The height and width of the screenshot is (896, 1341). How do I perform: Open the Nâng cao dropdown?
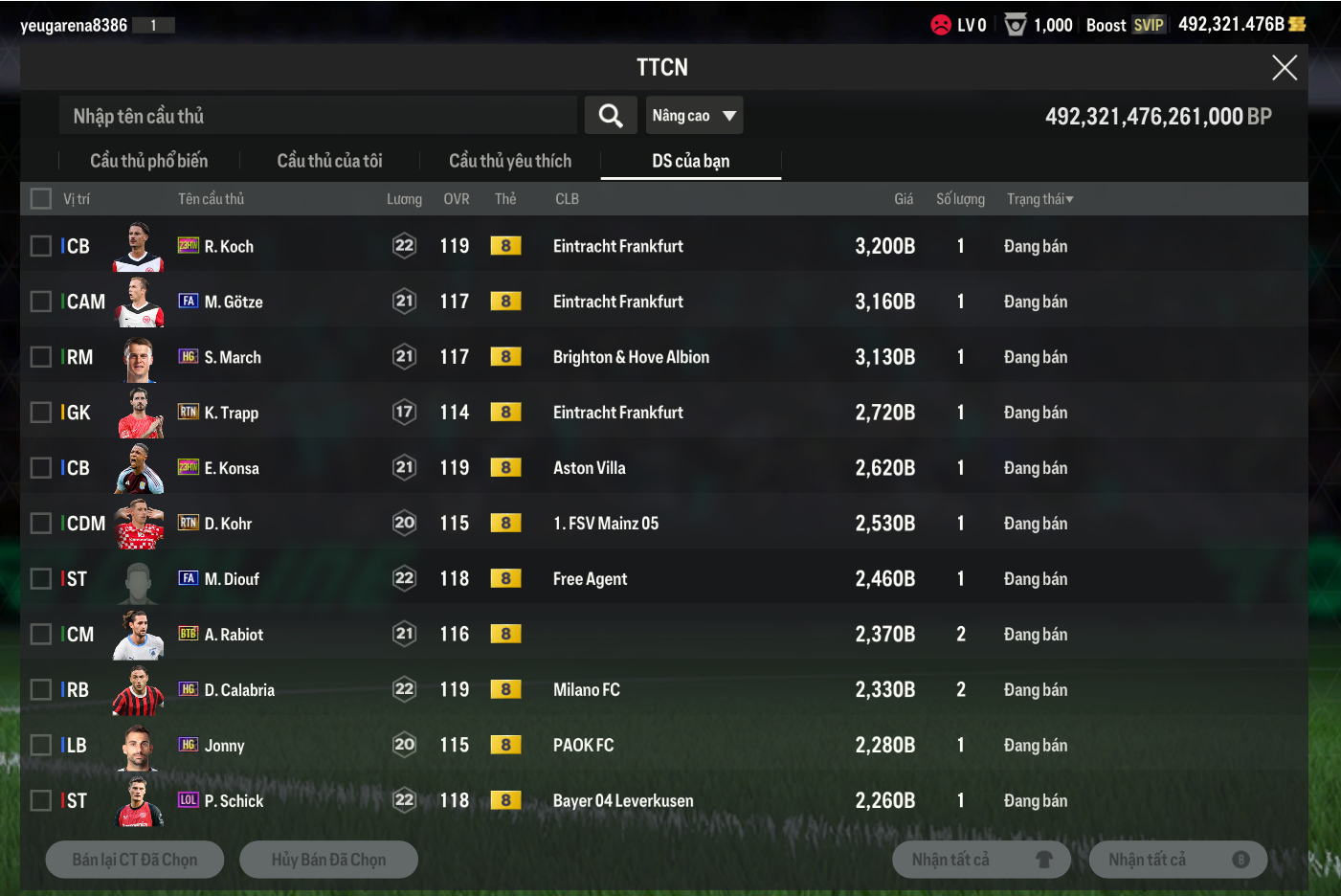694,116
